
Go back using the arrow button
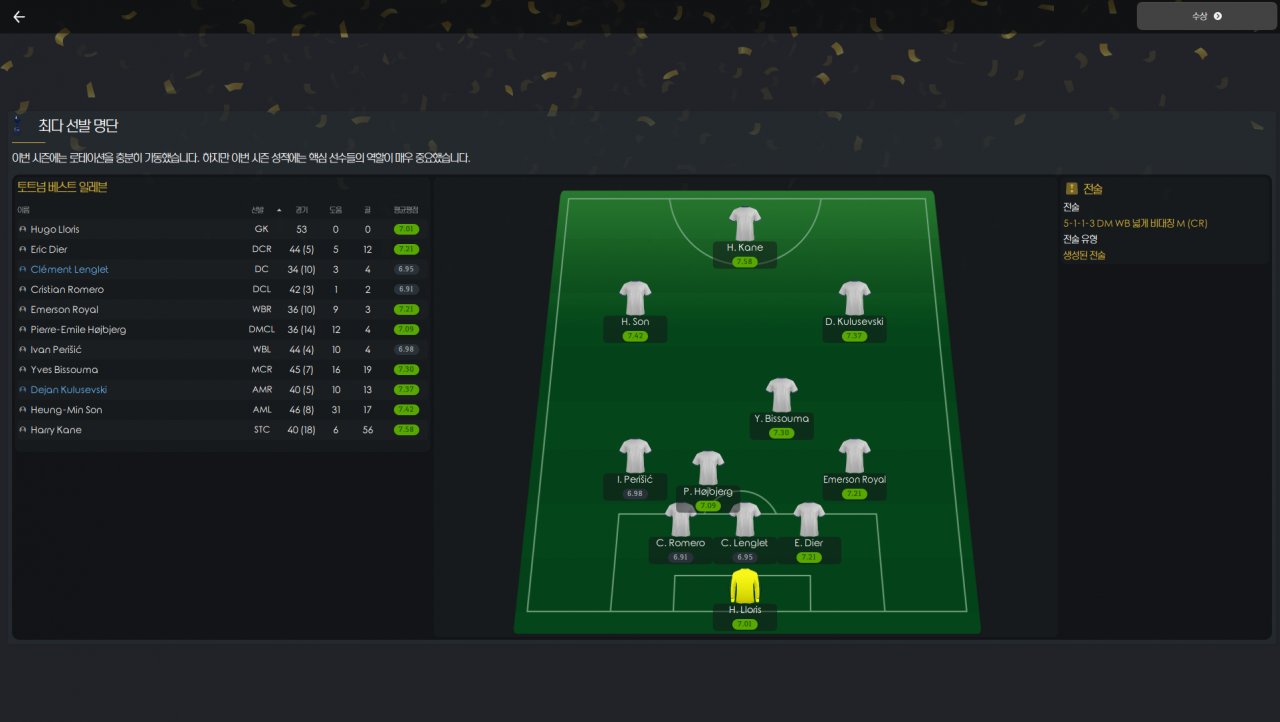(19, 17)
